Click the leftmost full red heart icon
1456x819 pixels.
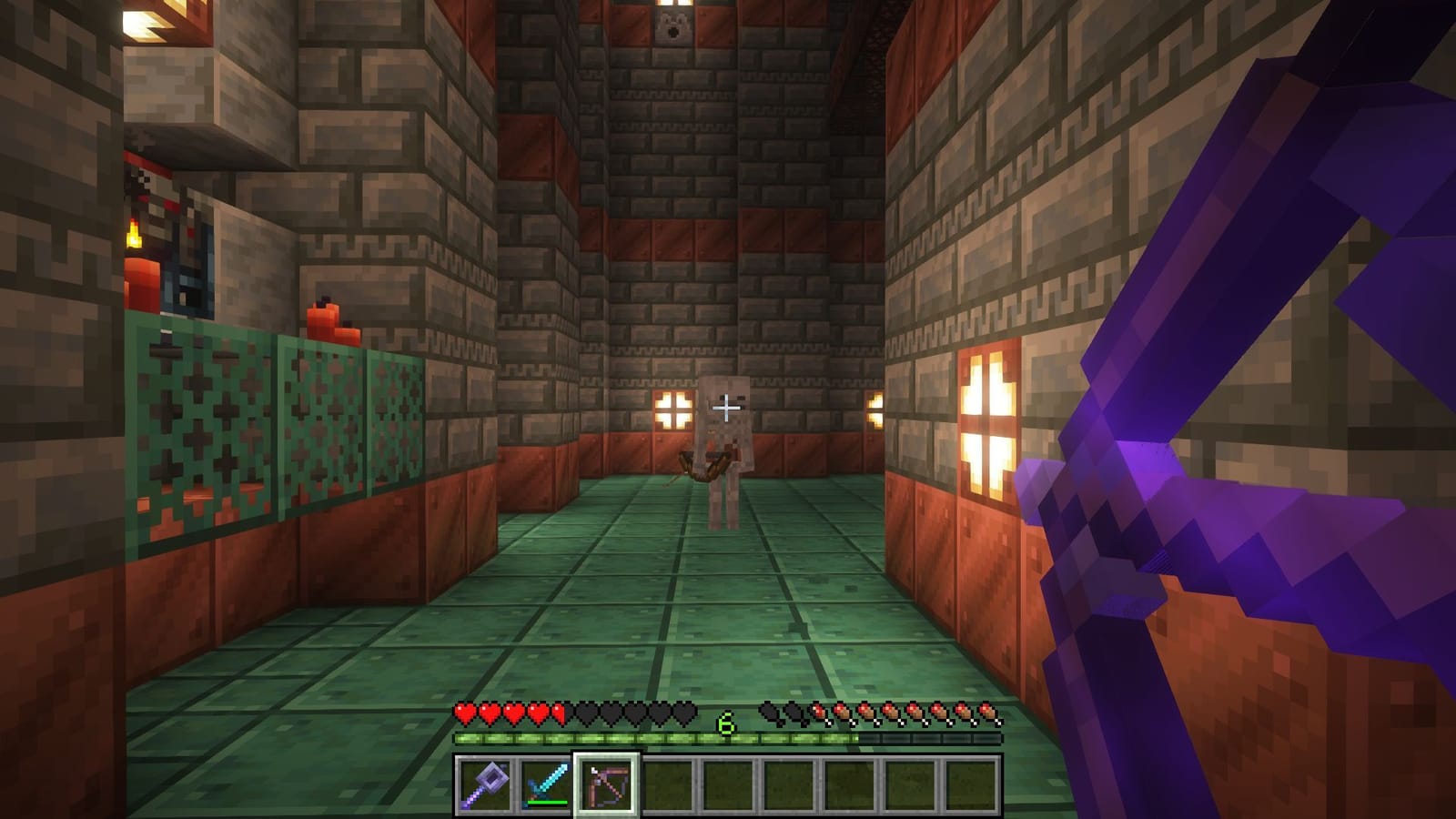[x=464, y=715]
